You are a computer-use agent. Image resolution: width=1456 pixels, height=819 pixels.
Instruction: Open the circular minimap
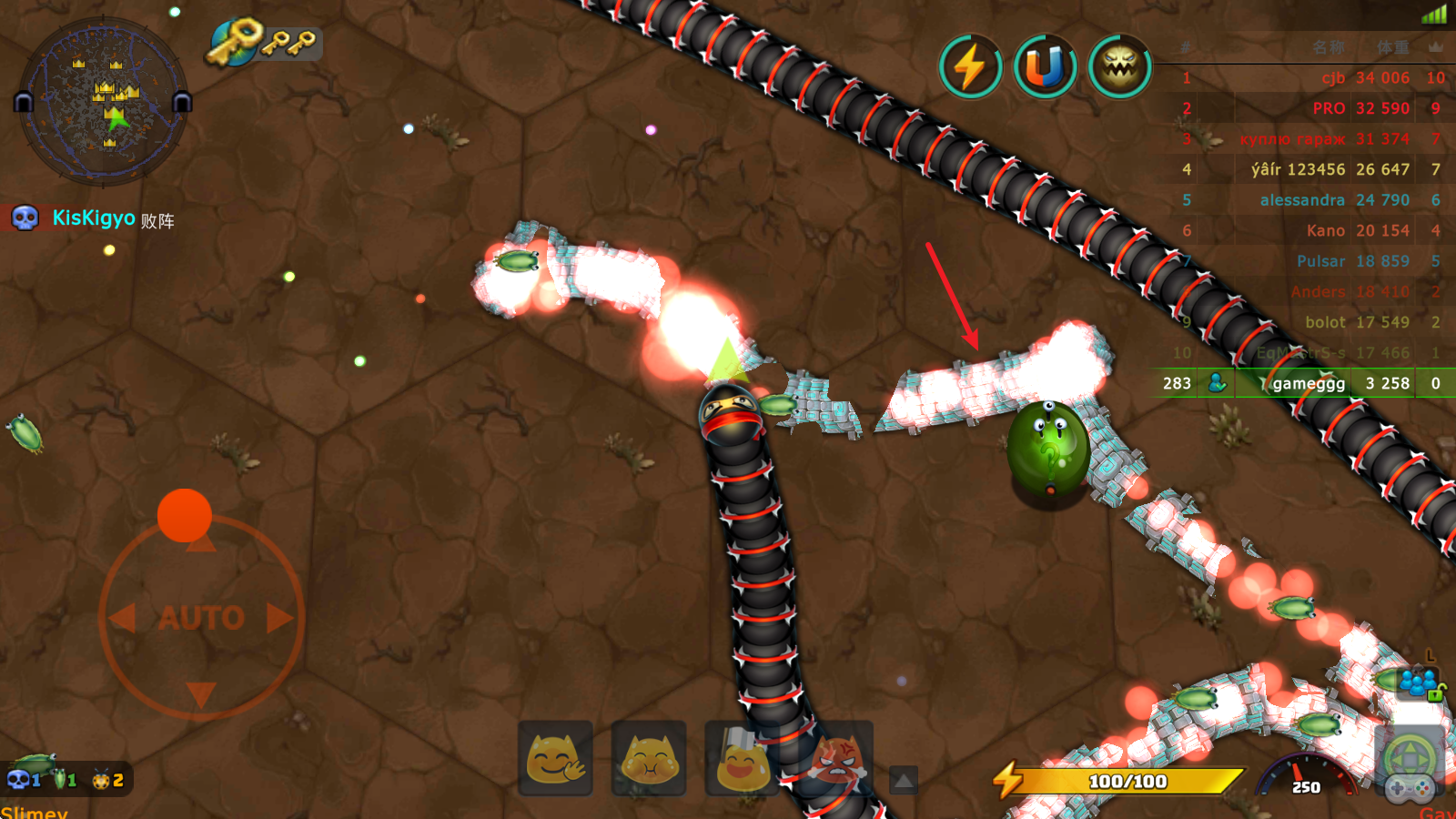103,102
